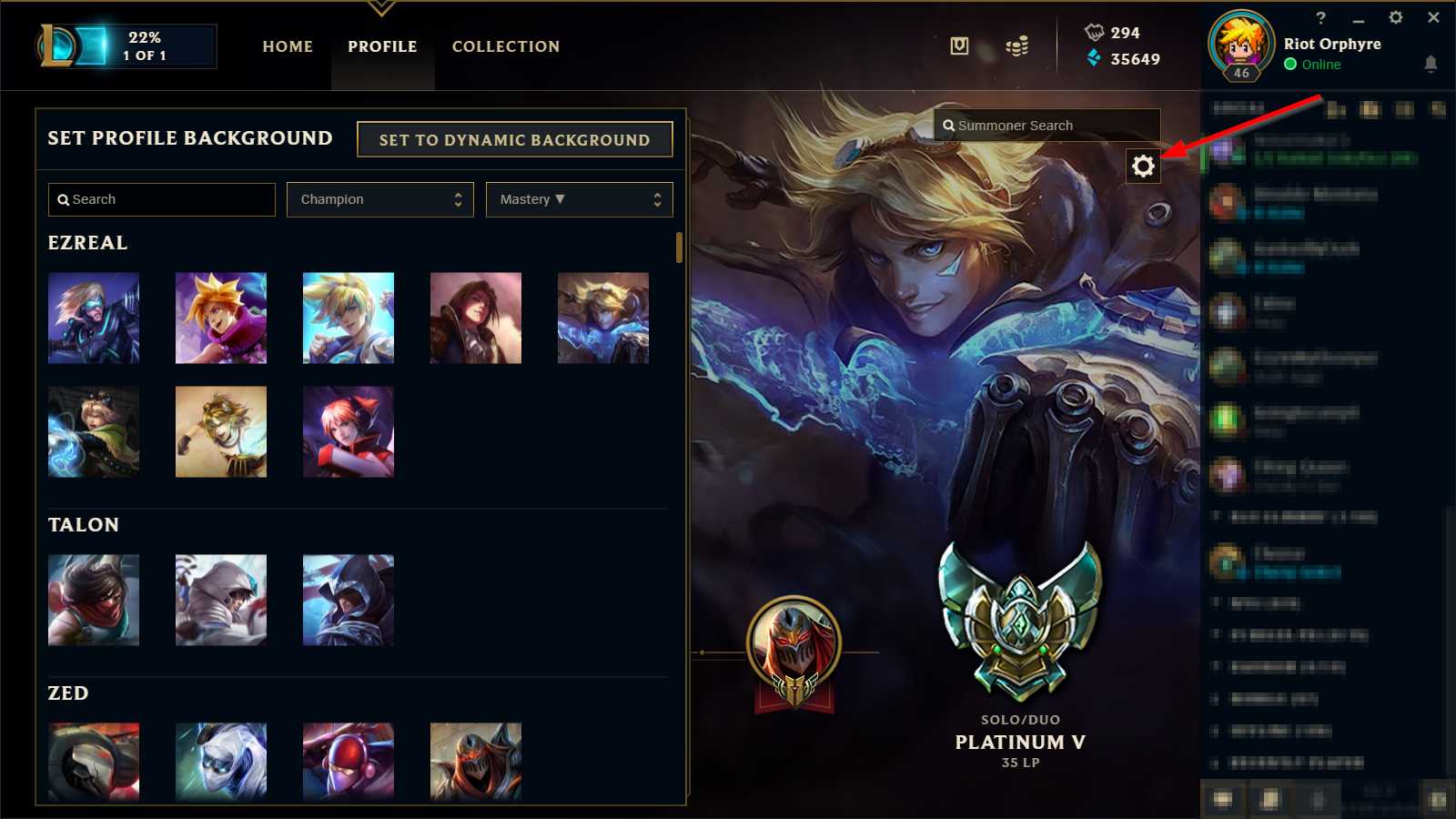Click the help question mark icon
Image resolution: width=1456 pixels, height=819 pixels.
(1321, 18)
